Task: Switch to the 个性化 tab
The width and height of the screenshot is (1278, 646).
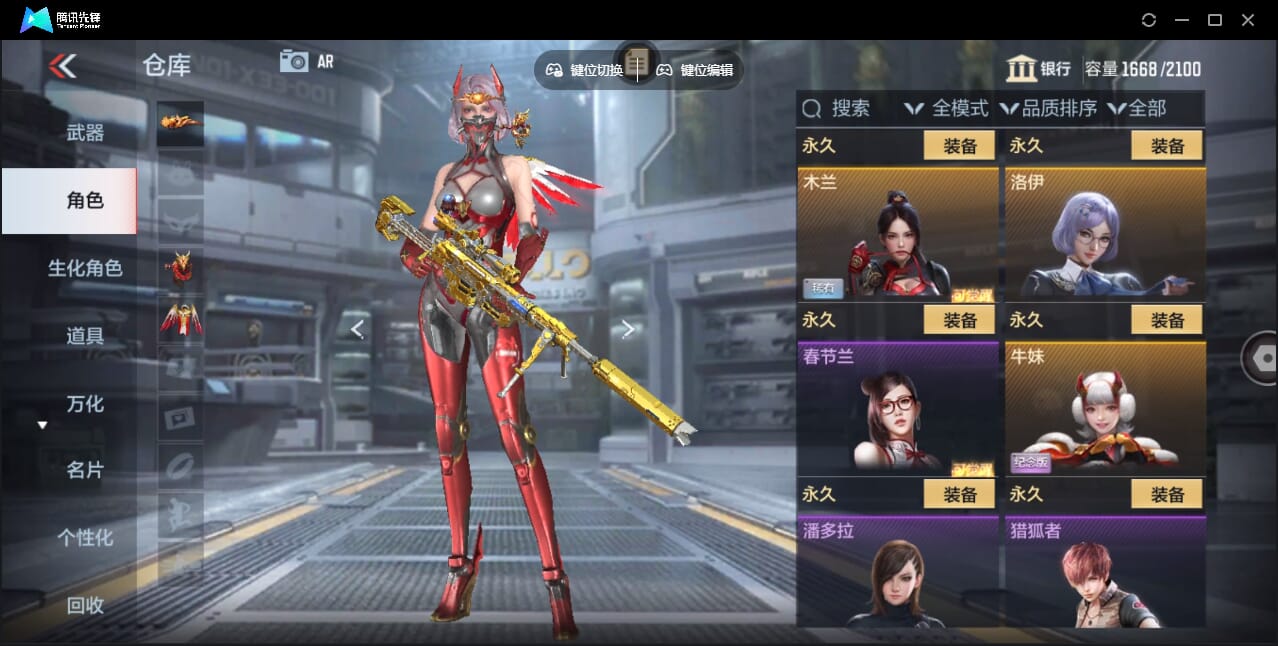Action: click(85, 538)
